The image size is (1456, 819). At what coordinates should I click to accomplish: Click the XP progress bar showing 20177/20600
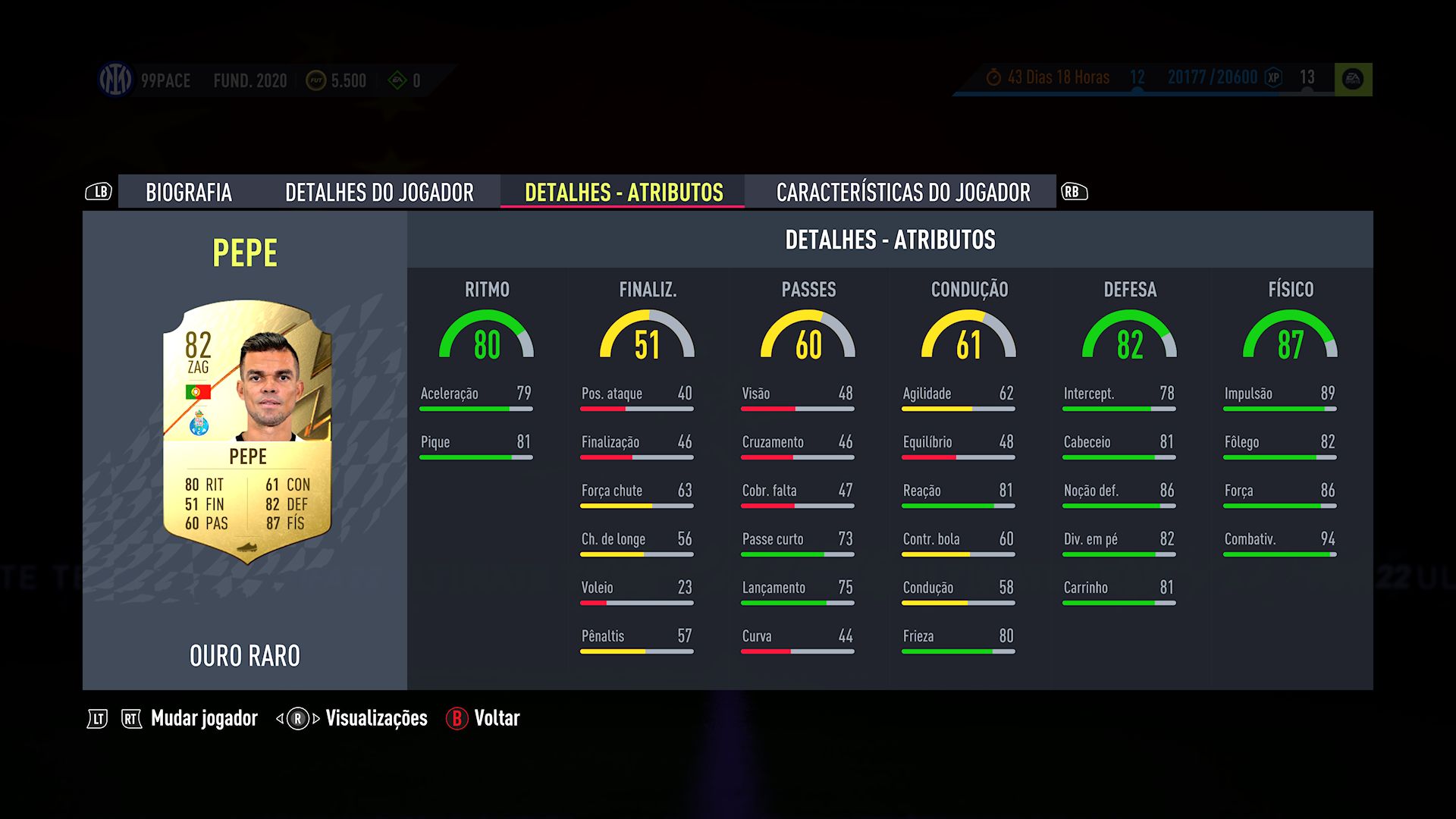[x=1213, y=77]
